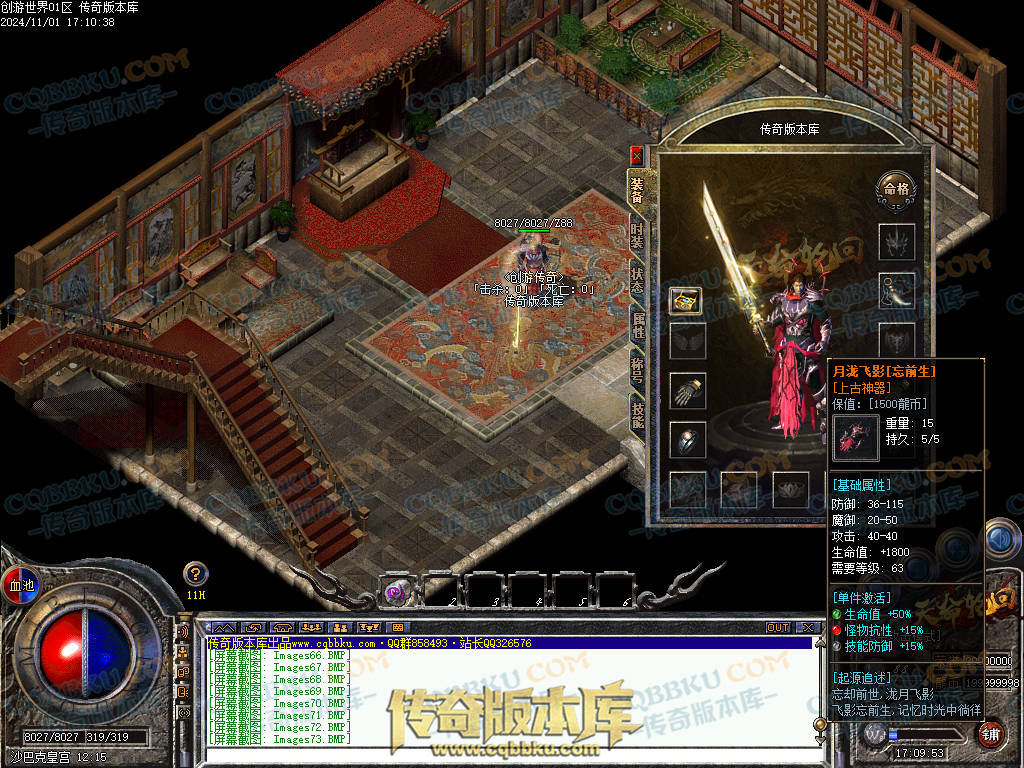The image size is (1024, 768).
Task: Select the treasure chest equipment slot
Action: pos(687,299)
